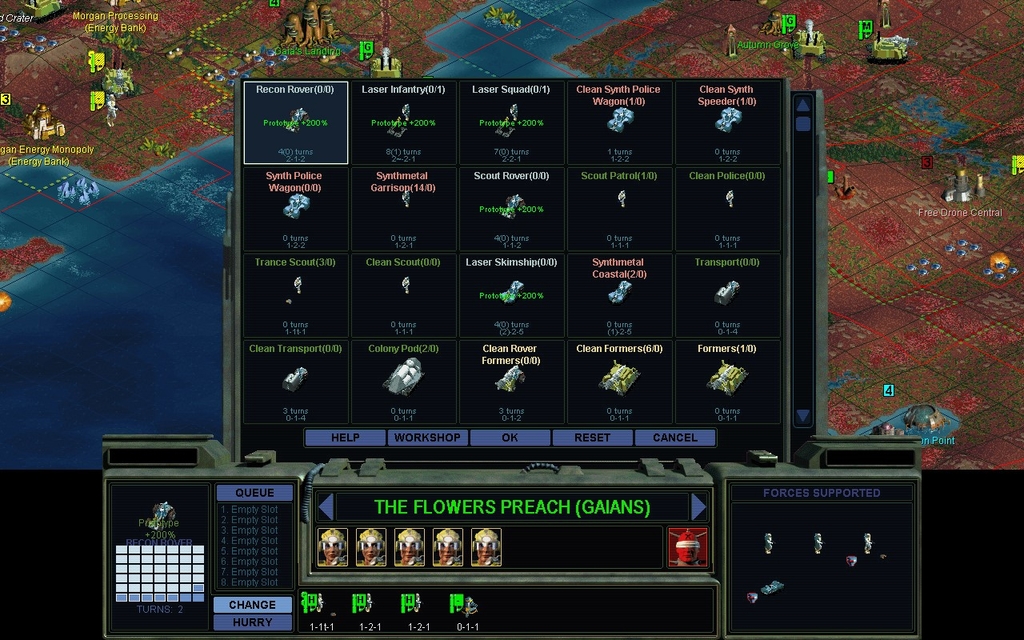Hurry the current production
Screen dimensions: 1024x640
pyautogui.click(x=252, y=622)
